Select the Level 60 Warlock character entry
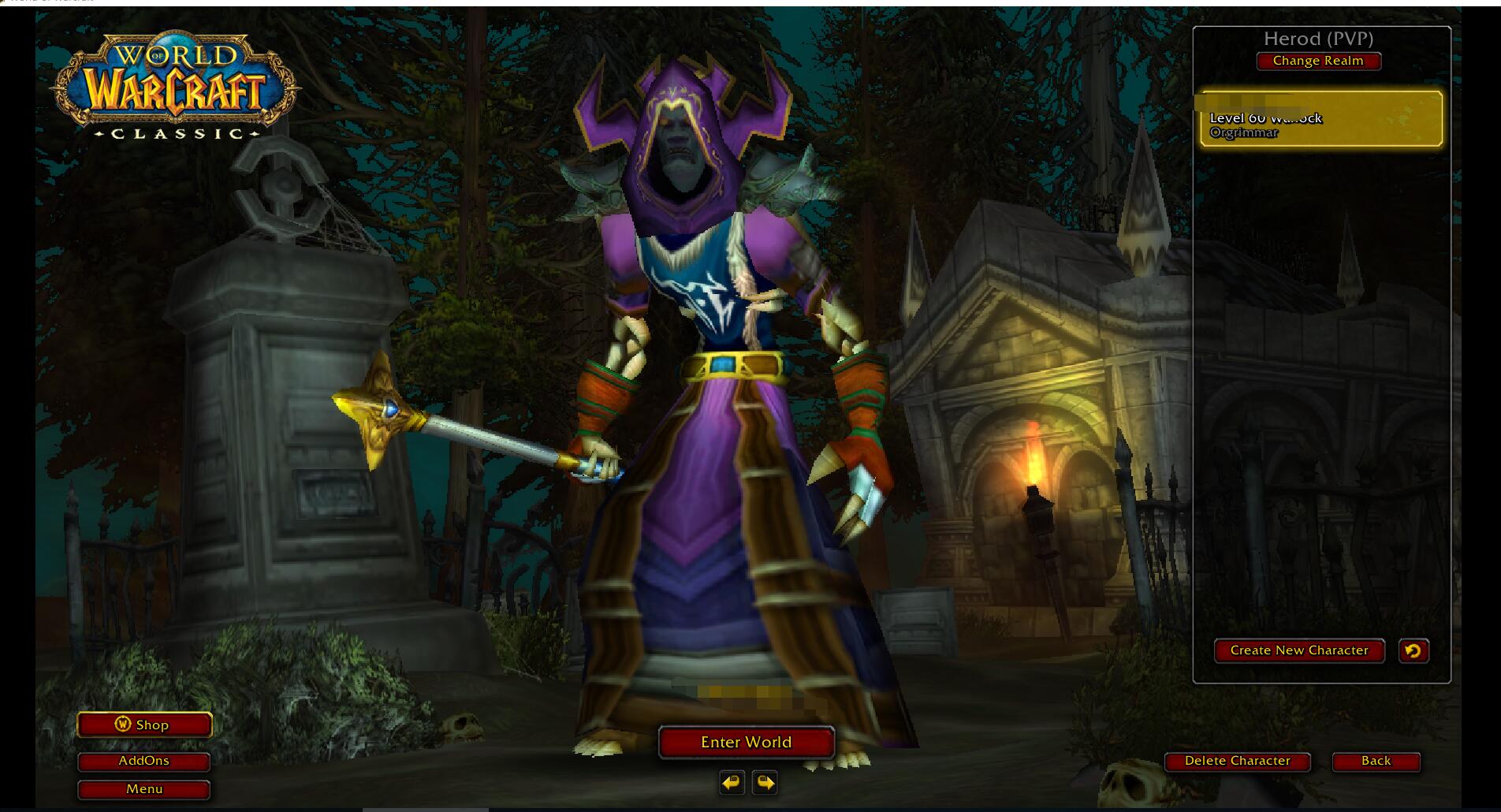Image resolution: width=1501 pixels, height=812 pixels. pyautogui.click(x=1320, y=119)
